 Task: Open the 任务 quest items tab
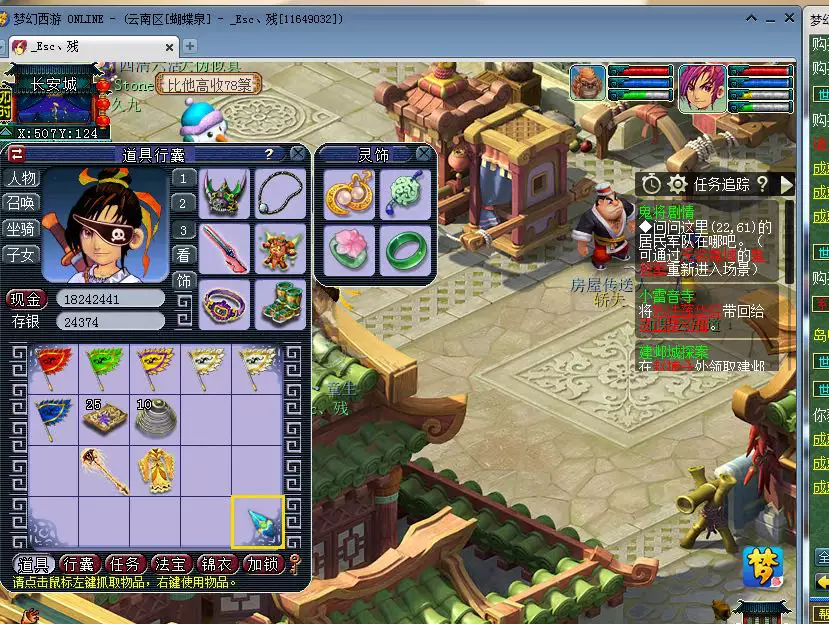127,565
